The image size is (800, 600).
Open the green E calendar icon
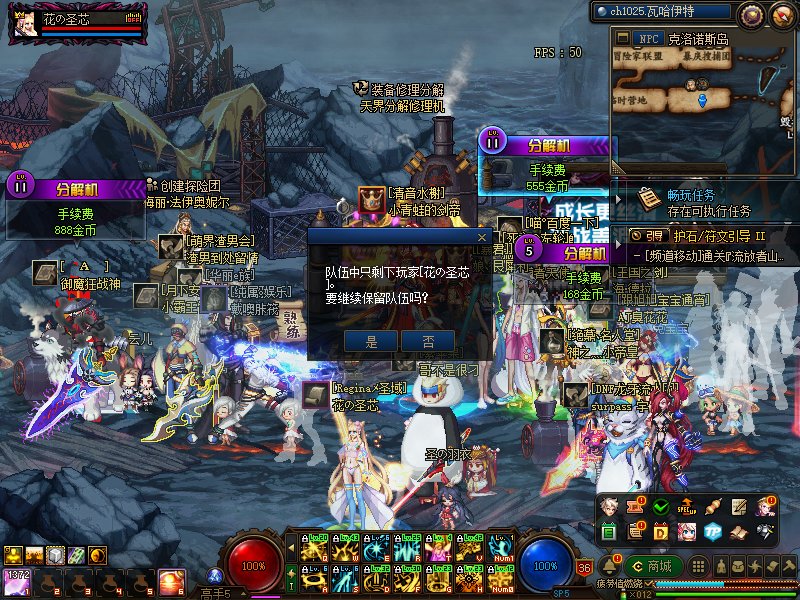610,531
